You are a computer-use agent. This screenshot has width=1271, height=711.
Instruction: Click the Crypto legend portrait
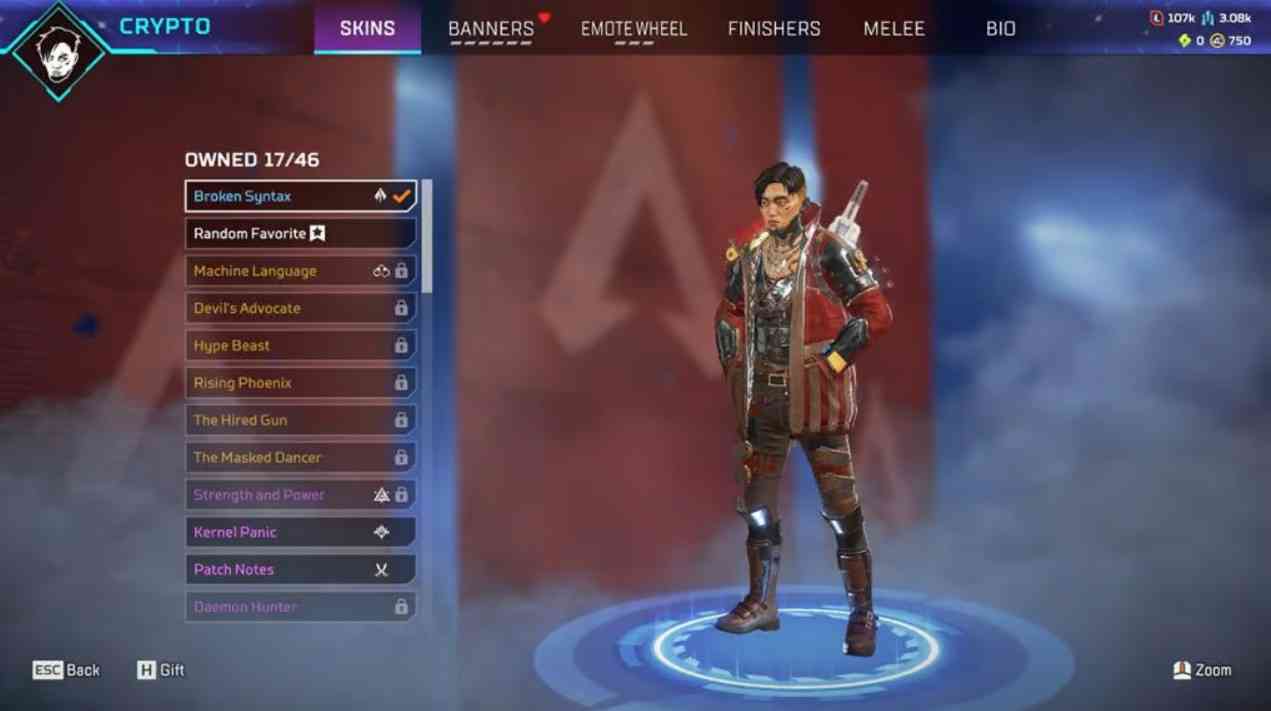[59, 49]
